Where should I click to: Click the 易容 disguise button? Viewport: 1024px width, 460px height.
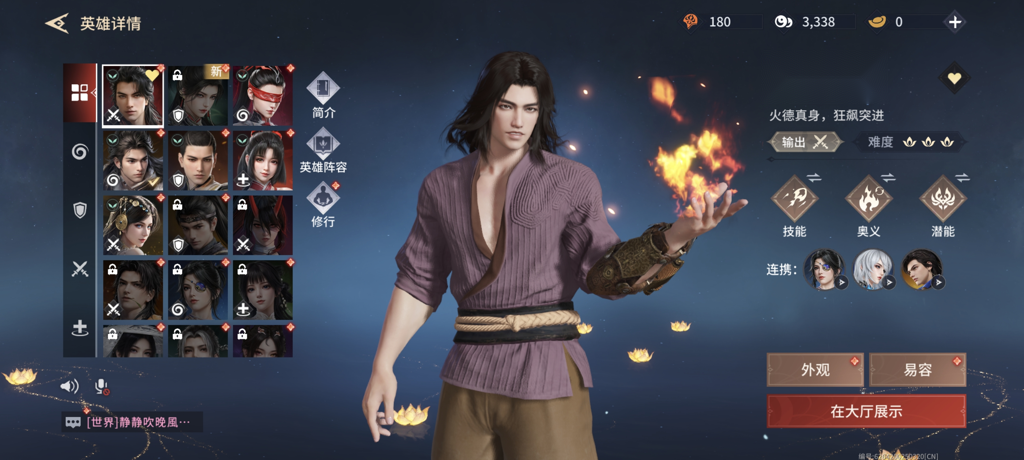[917, 370]
